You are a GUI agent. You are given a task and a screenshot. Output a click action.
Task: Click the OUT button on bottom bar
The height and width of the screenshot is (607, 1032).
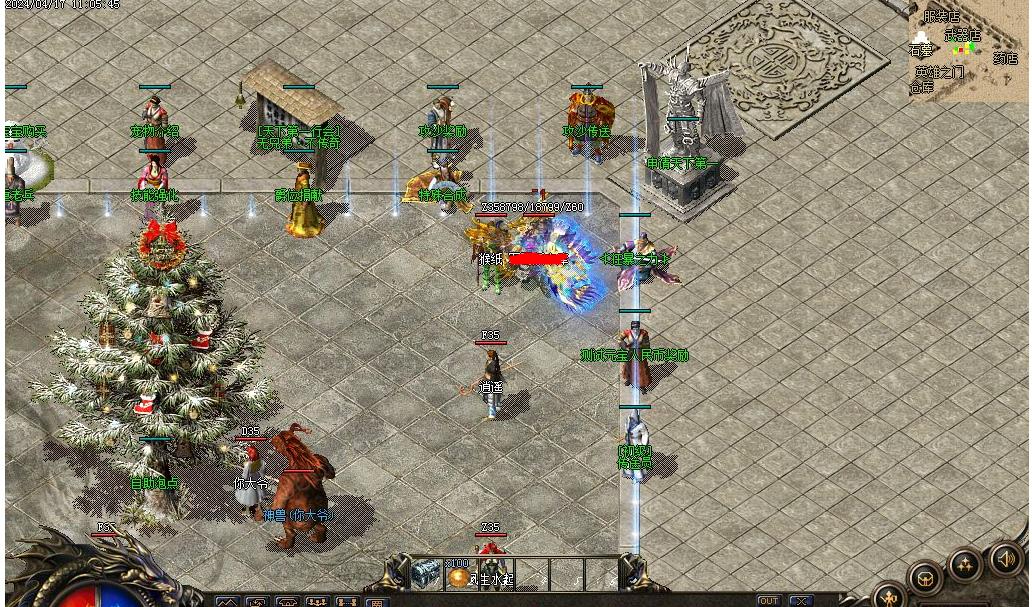coord(768,600)
